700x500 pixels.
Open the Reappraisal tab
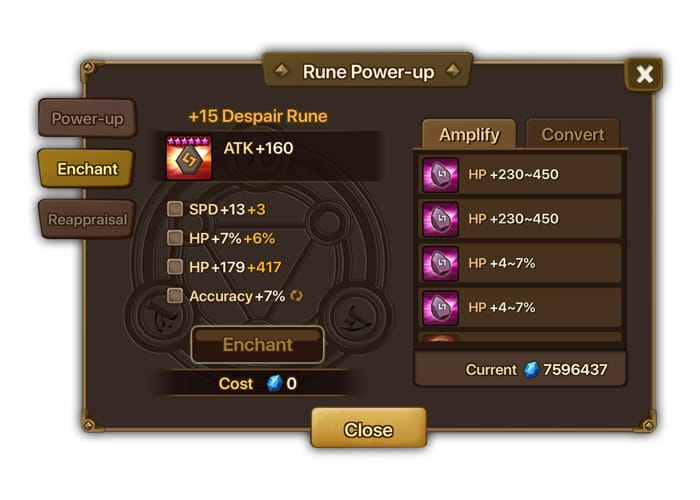pyautogui.click(x=87, y=219)
